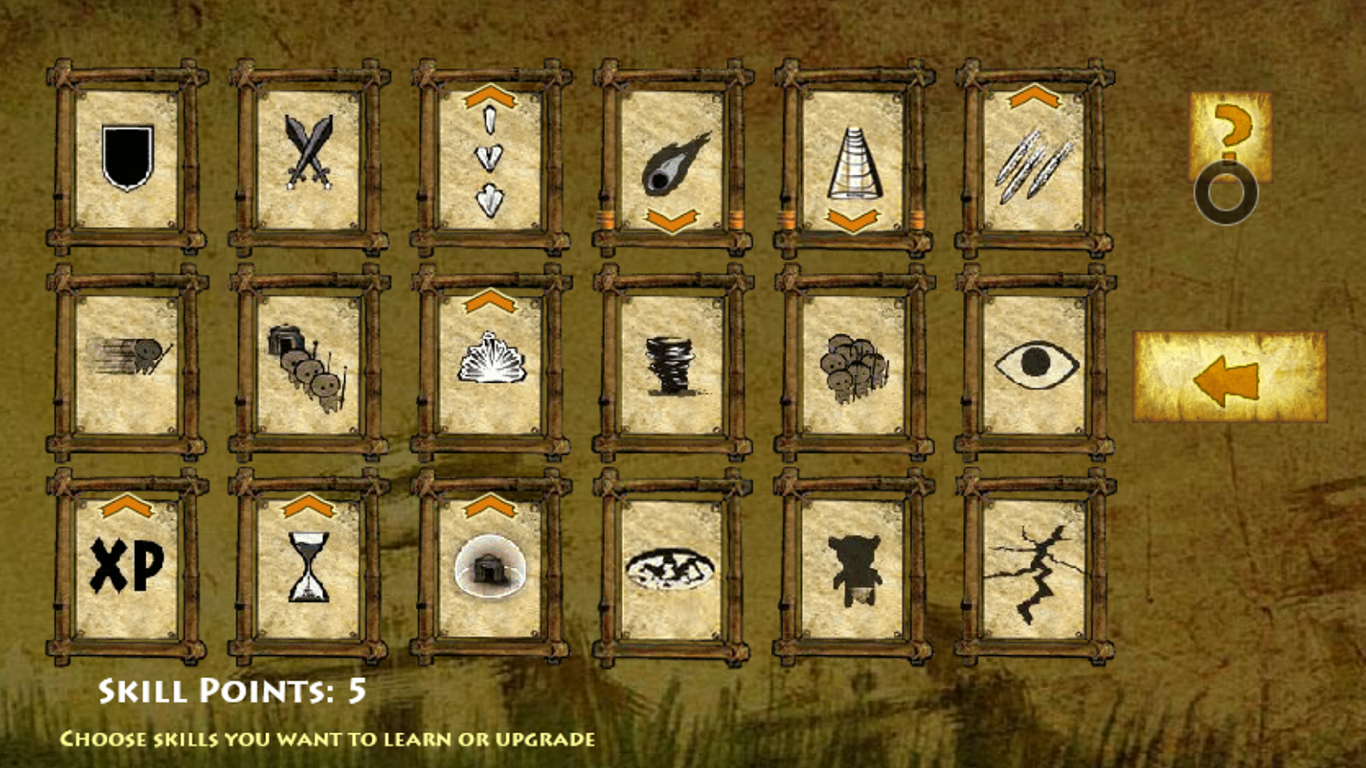1366x768 pixels.
Task: Upgrade the XP skill card
Action: (127, 567)
